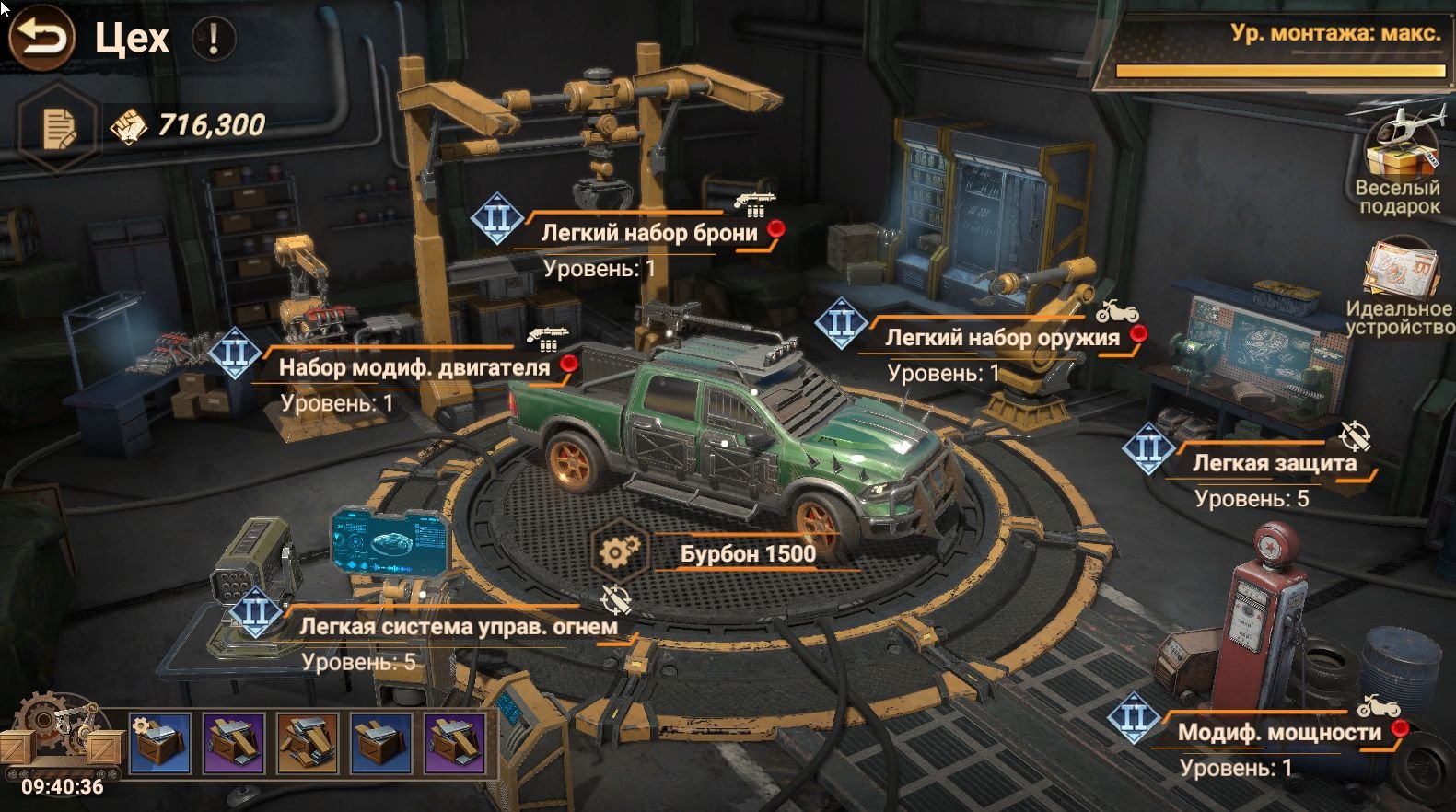Select the blue crate with gear badge

tap(160, 742)
